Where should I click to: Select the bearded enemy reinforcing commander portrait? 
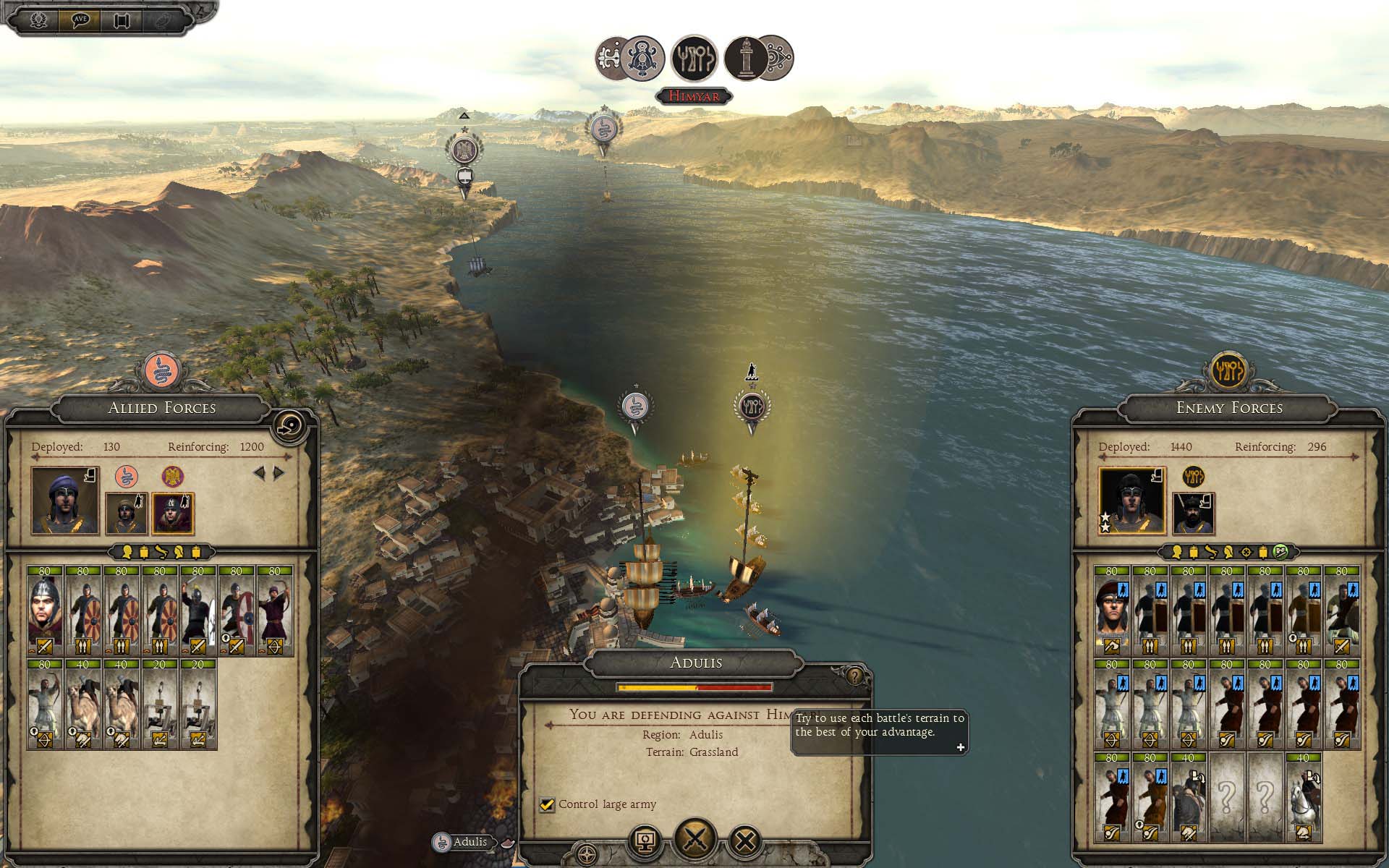1193,514
